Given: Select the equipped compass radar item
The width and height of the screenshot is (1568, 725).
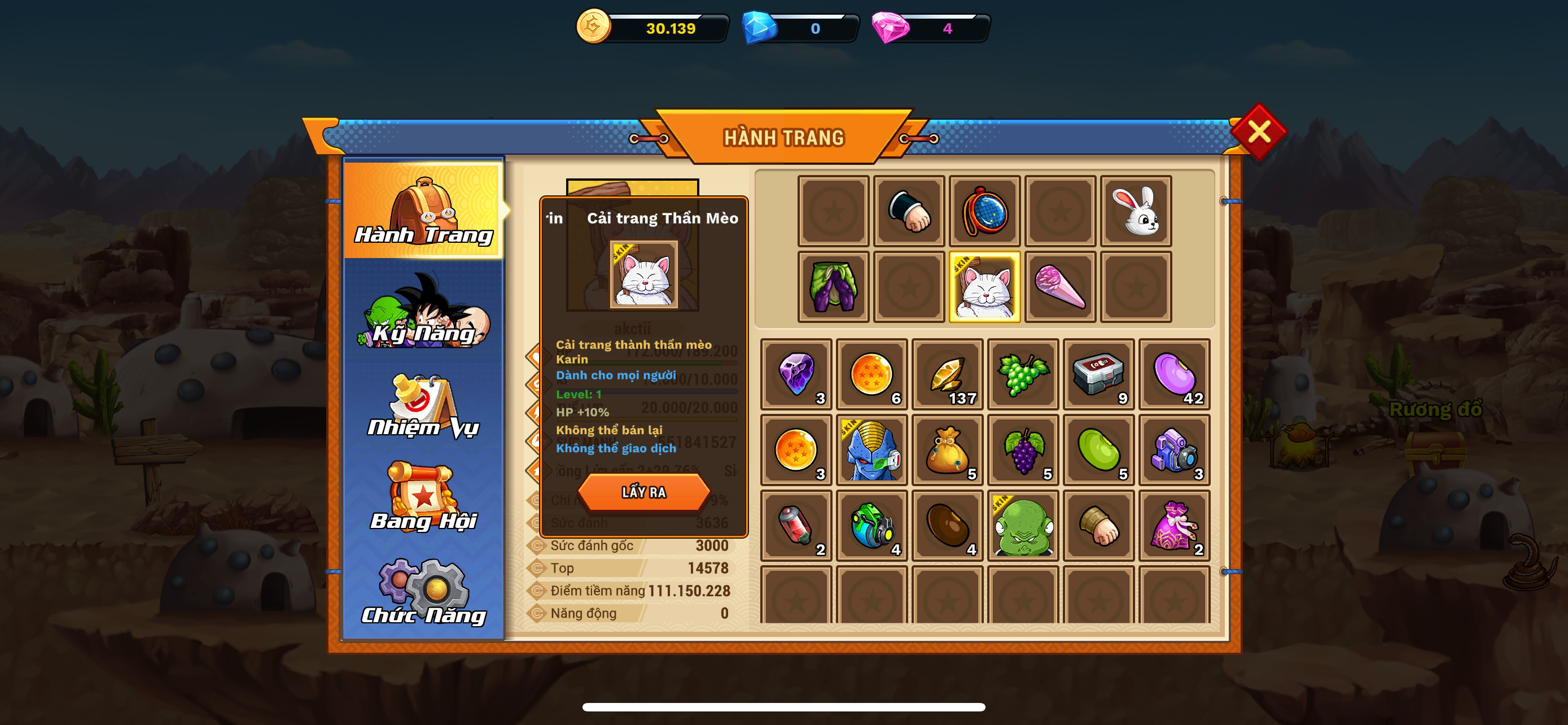Looking at the screenshot, I should (985, 212).
